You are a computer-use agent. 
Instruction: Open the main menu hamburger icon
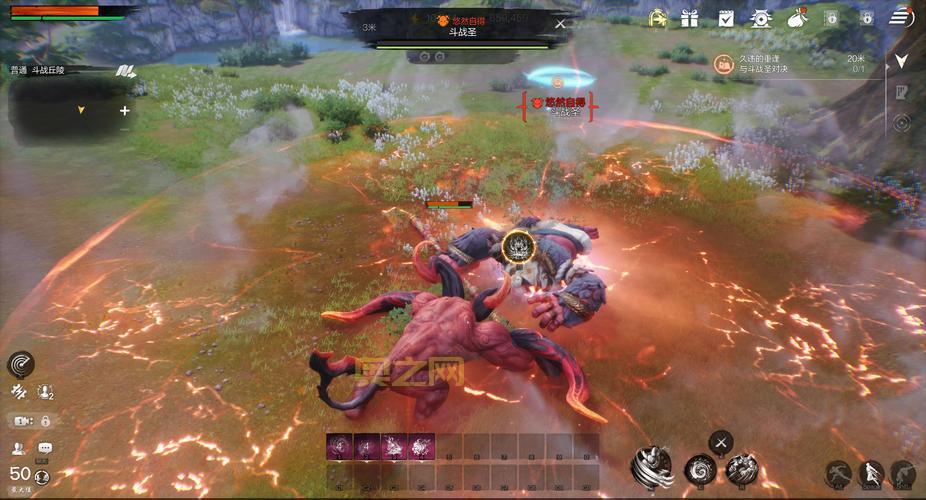coord(903,17)
